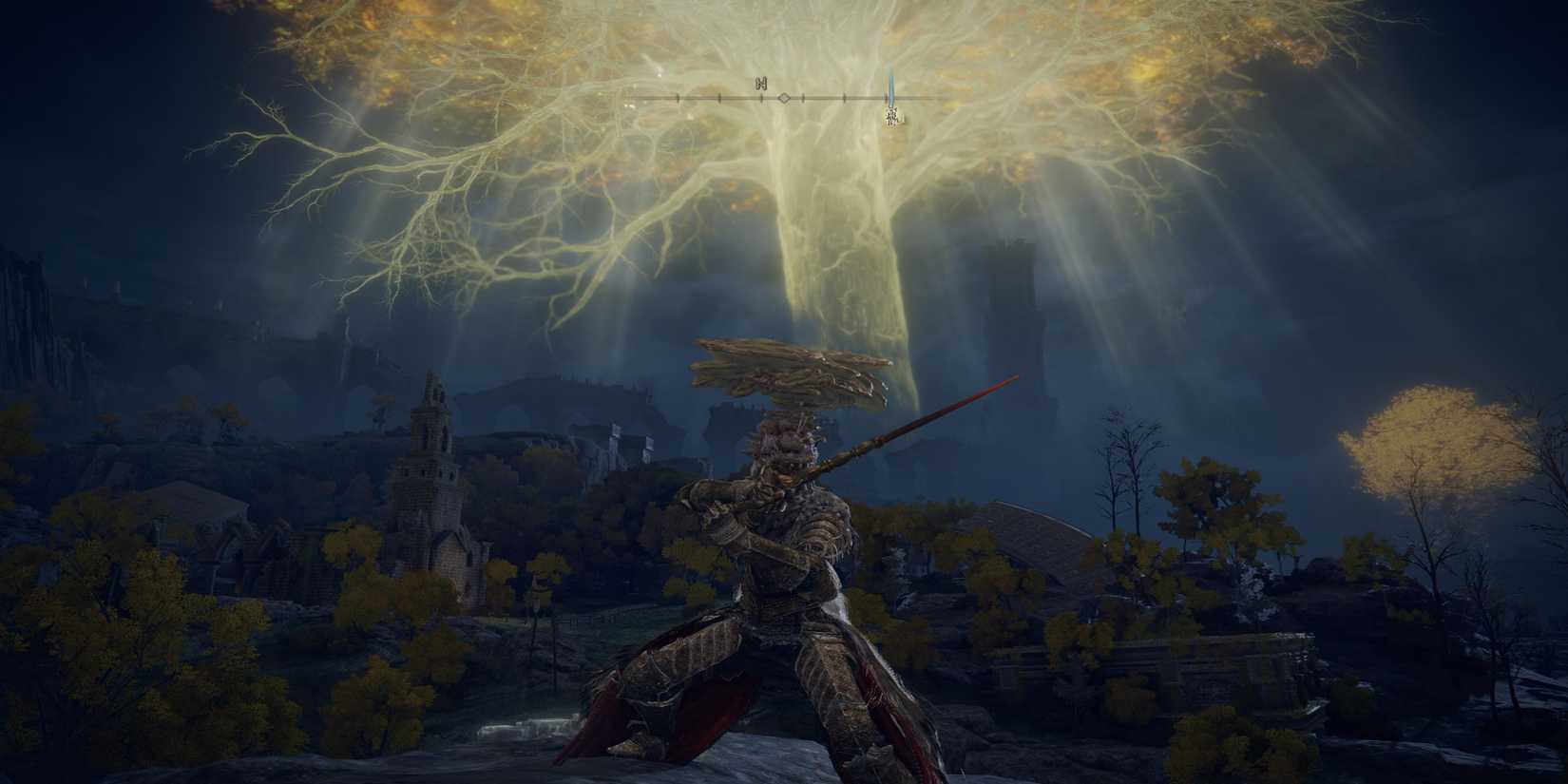
Task: Click the leftmost tick mark on the compass bar
Action: 678,98
